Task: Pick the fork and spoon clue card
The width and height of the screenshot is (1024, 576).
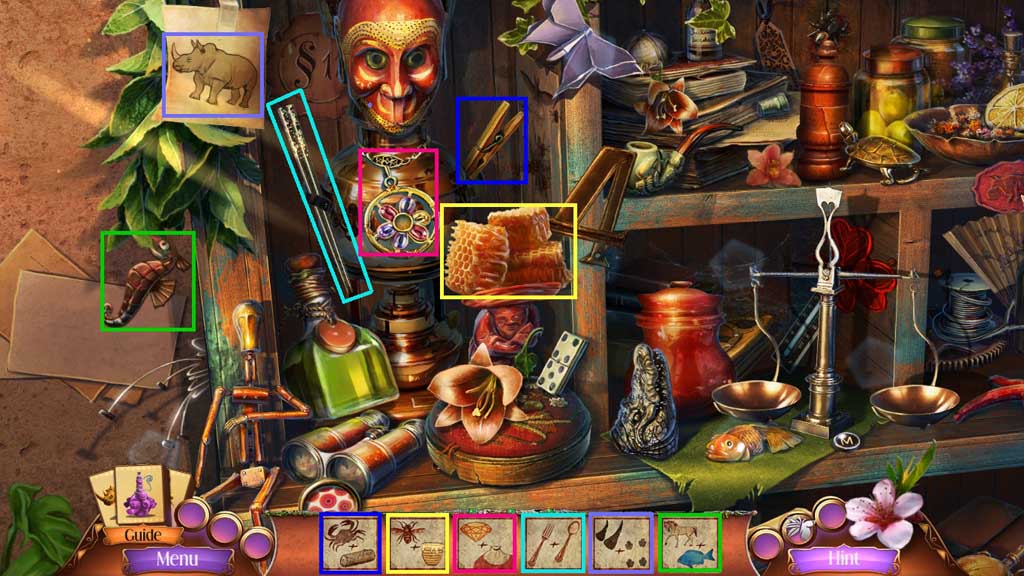Action: (553, 543)
